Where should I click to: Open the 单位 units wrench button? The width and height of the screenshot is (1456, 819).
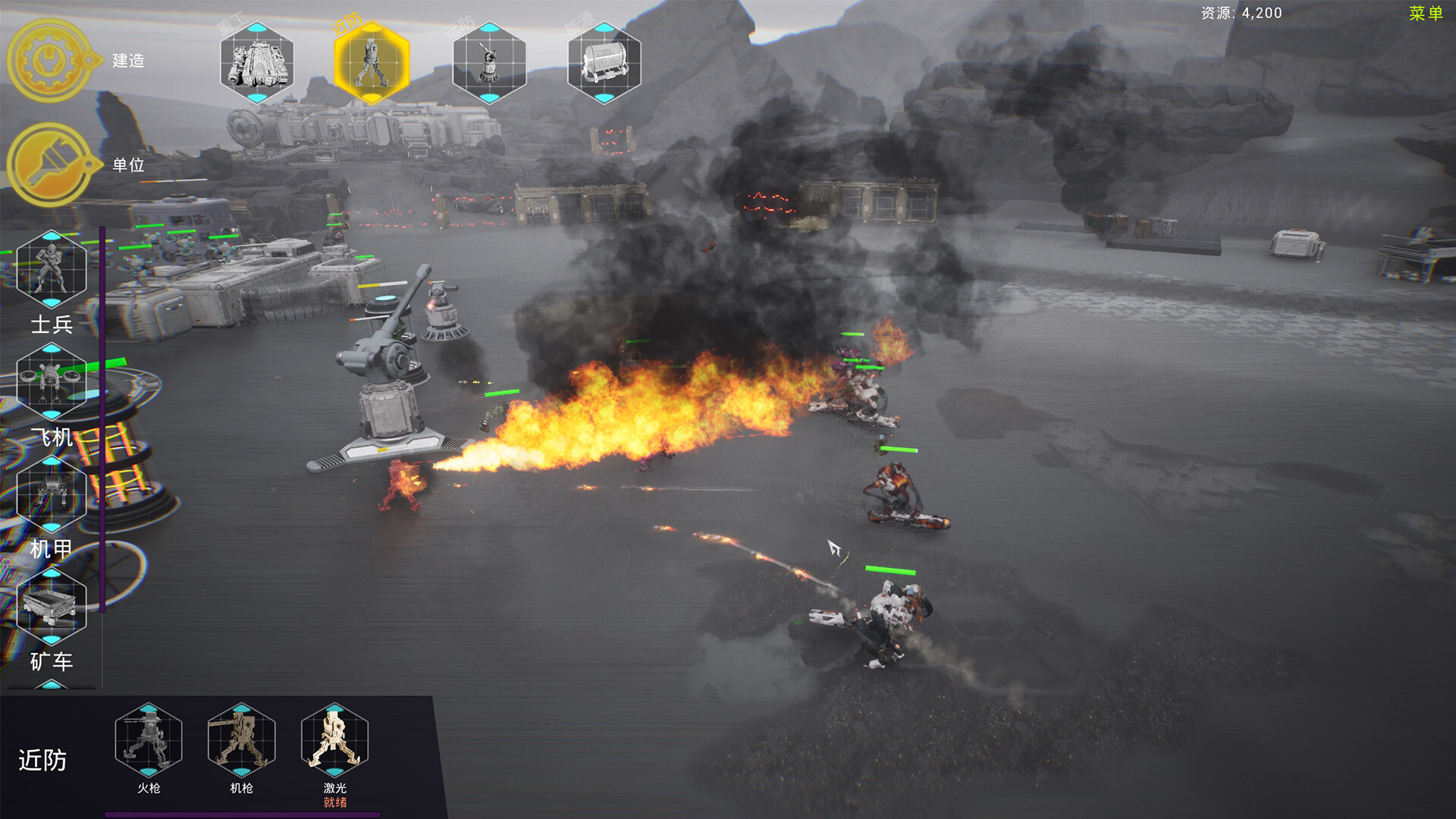pos(50,165)
